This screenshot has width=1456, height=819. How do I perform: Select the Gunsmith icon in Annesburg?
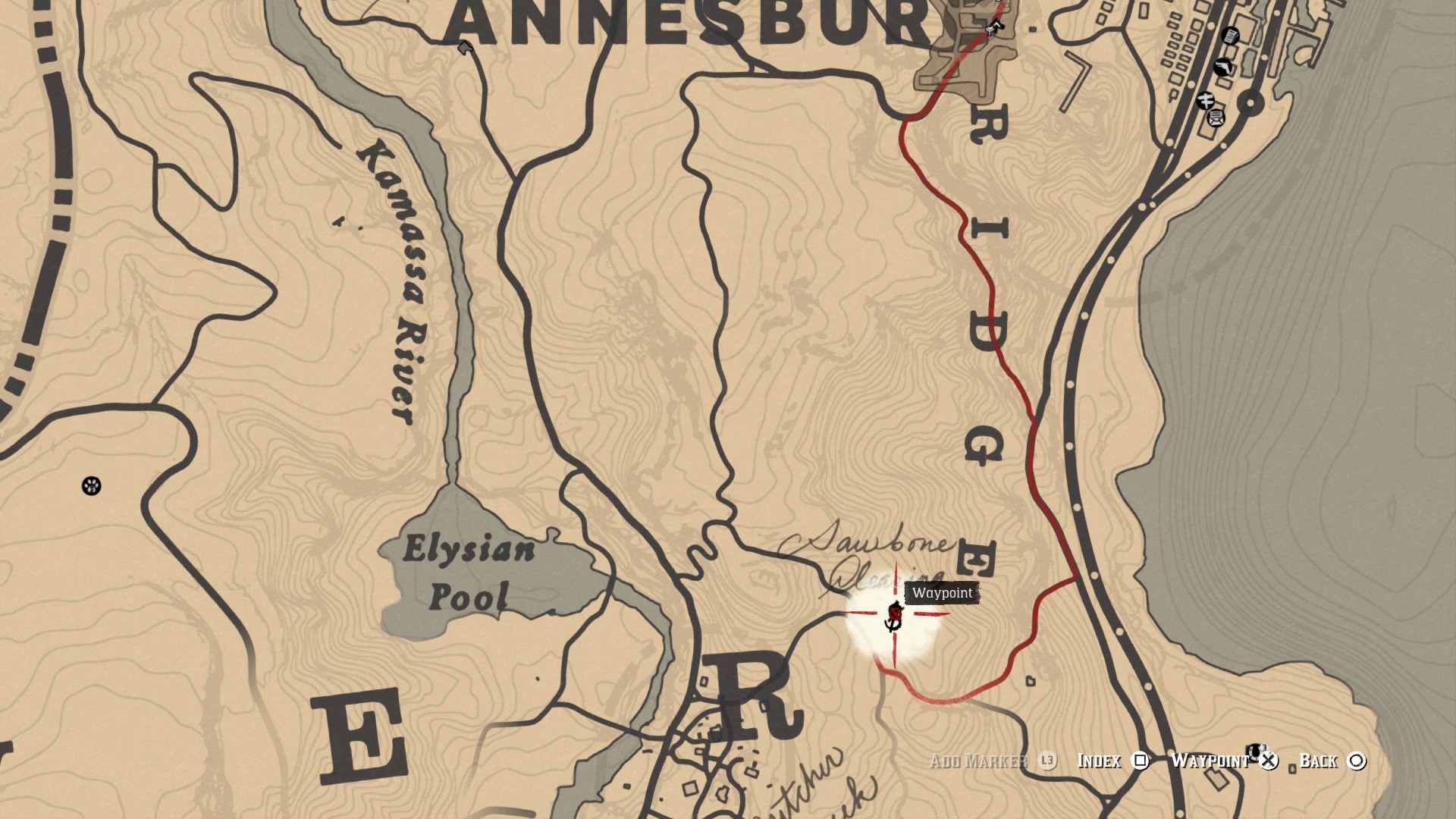pyautogui.click(x=1222, y=67)
